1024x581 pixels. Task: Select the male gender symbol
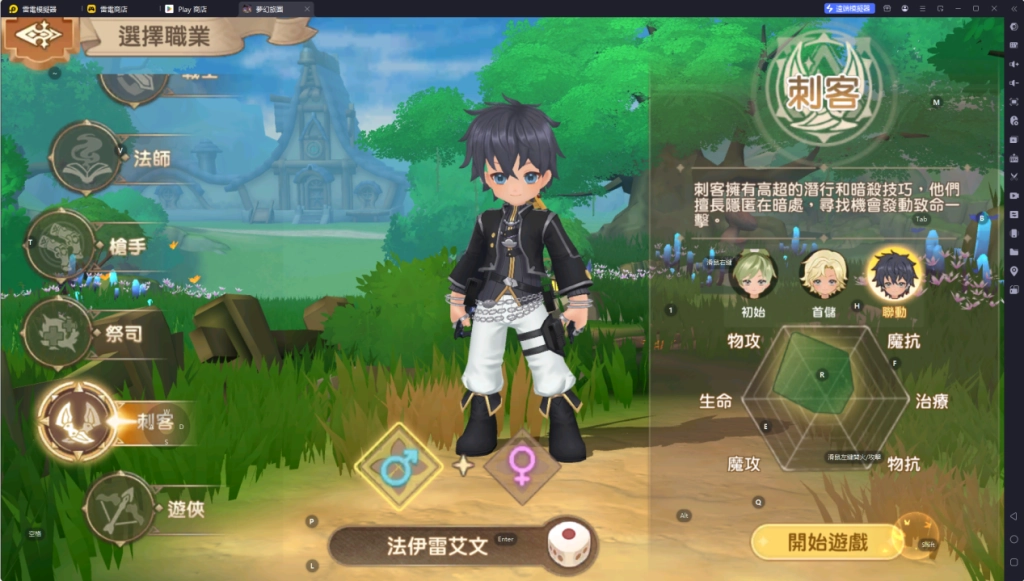point(399,465)
